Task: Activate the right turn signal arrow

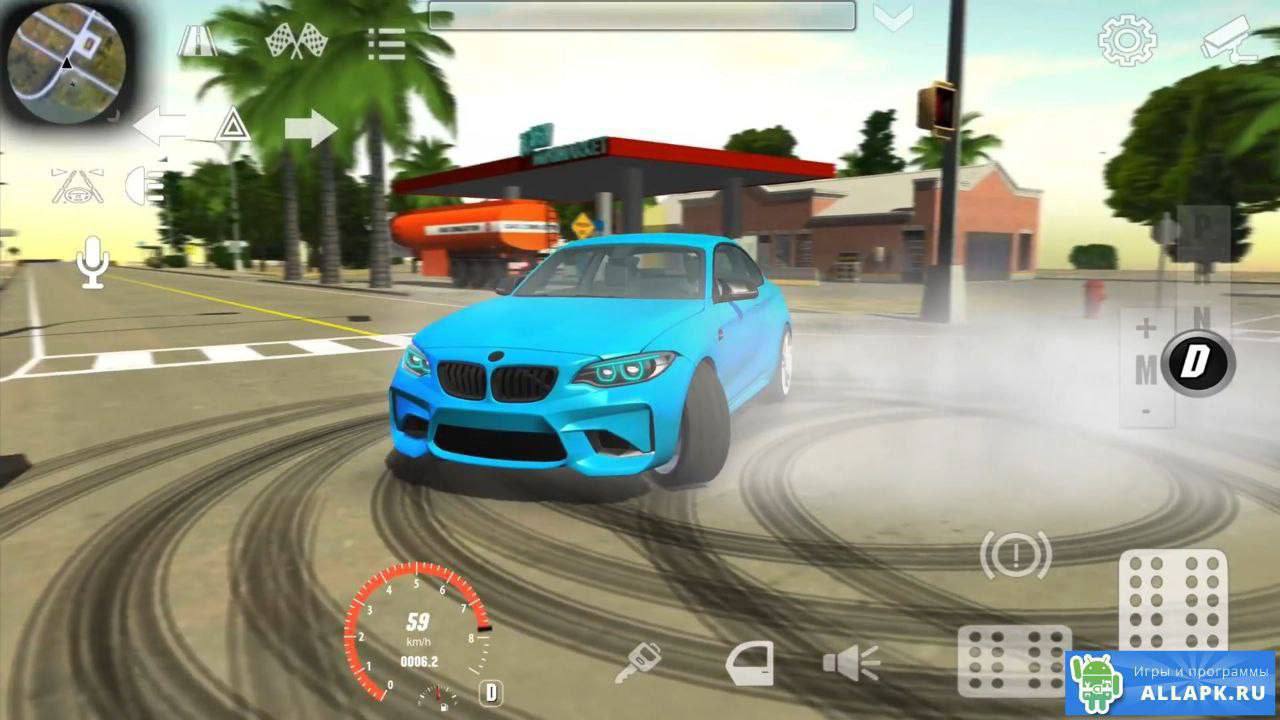Action: click(311, 128)
